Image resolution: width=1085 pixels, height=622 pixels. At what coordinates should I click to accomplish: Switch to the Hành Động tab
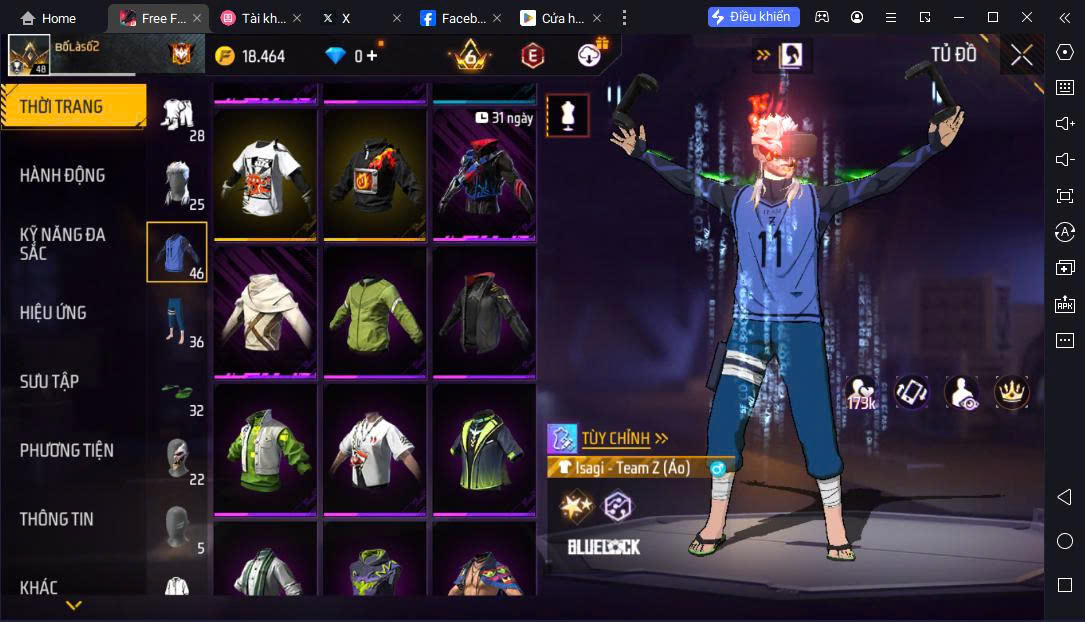(x=63, y=176)
